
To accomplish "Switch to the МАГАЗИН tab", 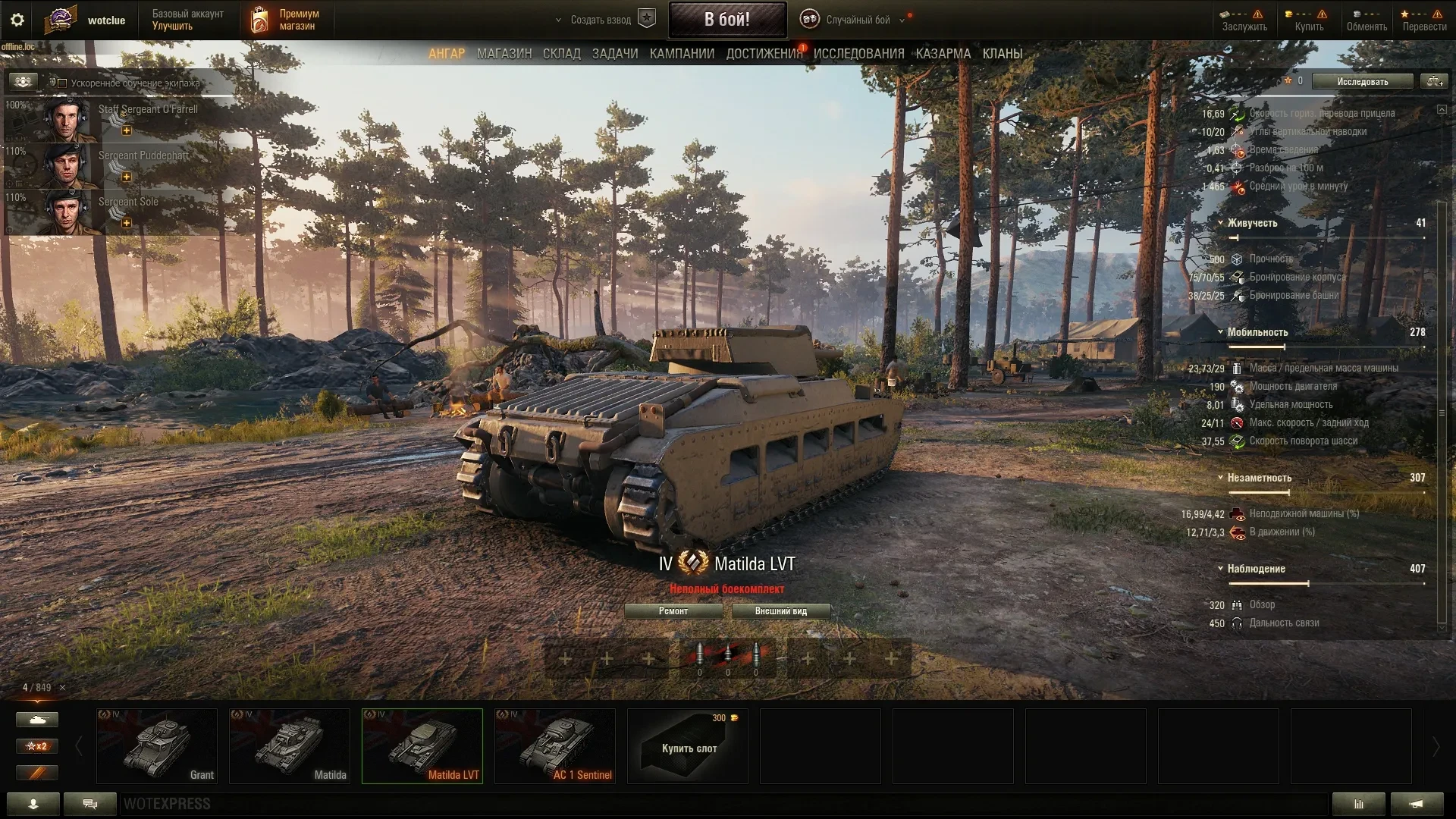I will point(504,54).
